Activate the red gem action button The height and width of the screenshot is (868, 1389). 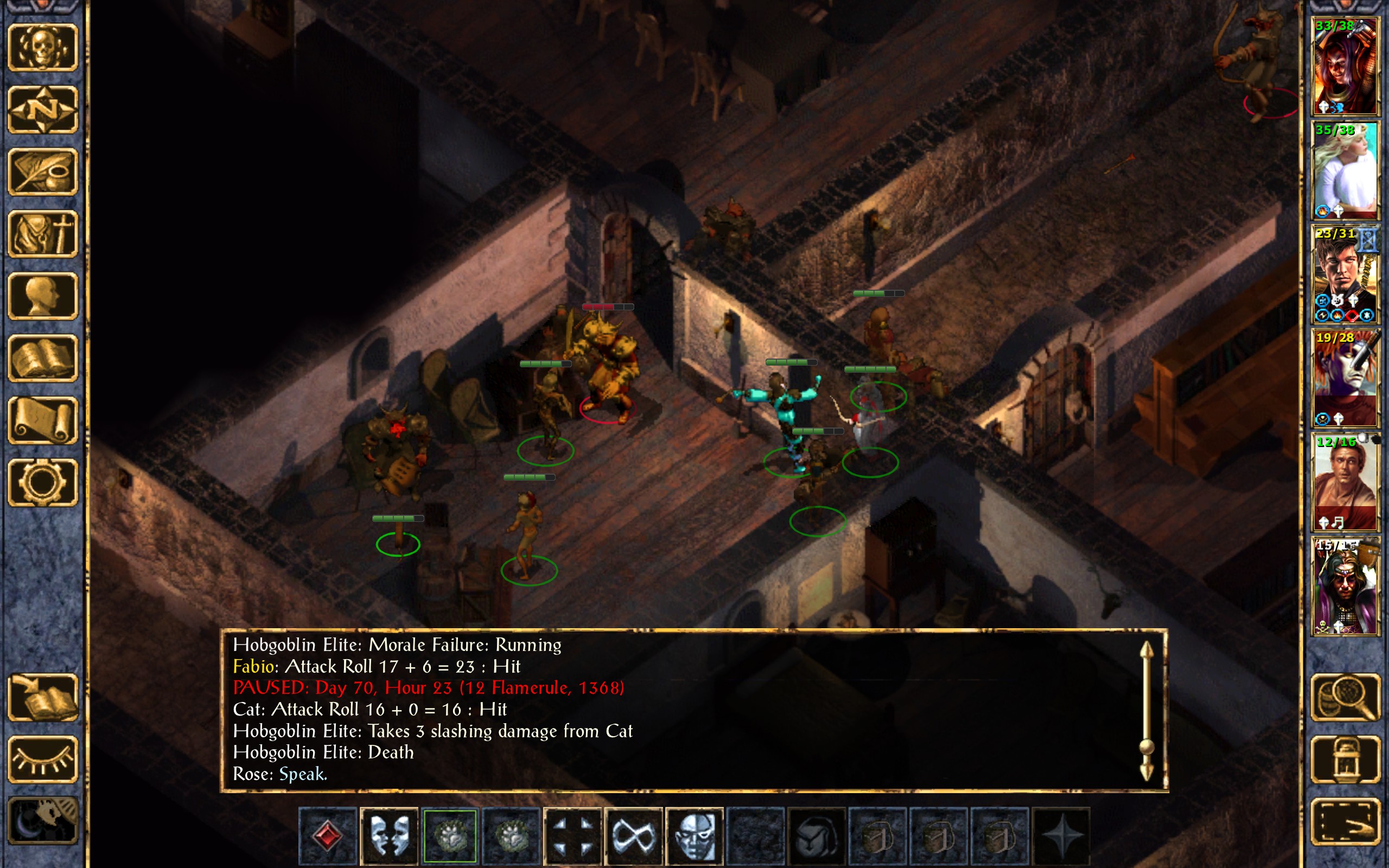pos(328,835)
